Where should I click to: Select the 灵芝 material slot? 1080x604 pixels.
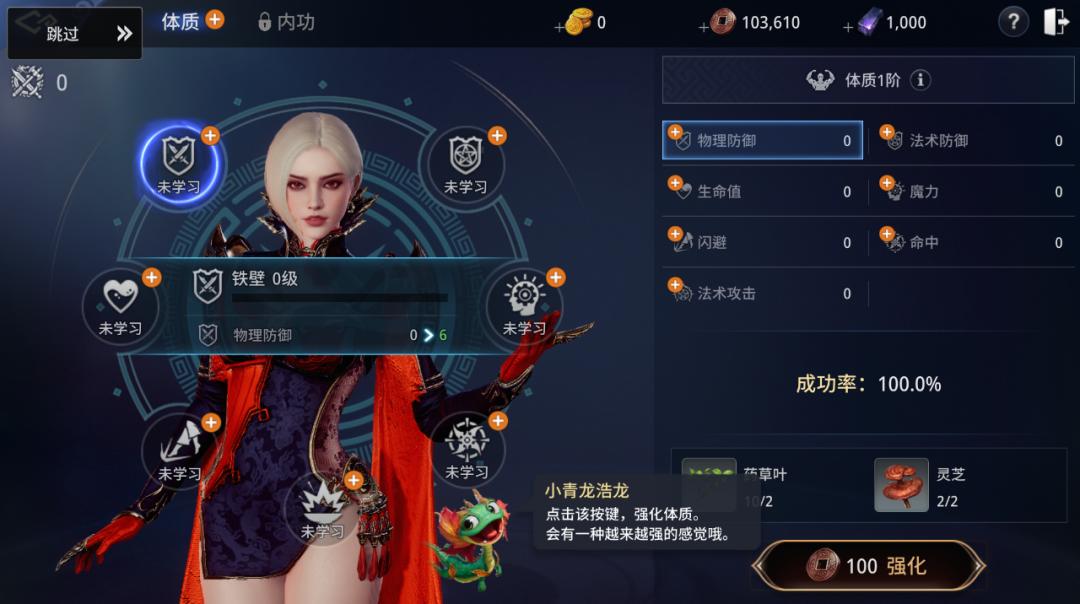tap(901, 485)
